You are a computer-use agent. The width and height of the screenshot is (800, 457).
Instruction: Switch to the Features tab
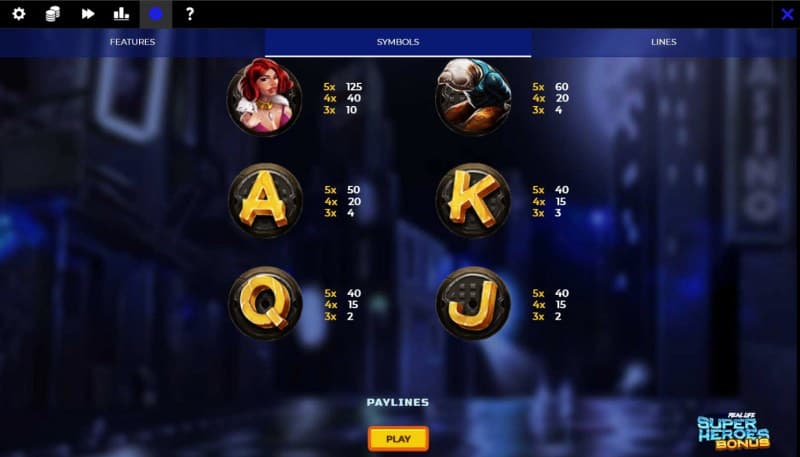(132, 42)
